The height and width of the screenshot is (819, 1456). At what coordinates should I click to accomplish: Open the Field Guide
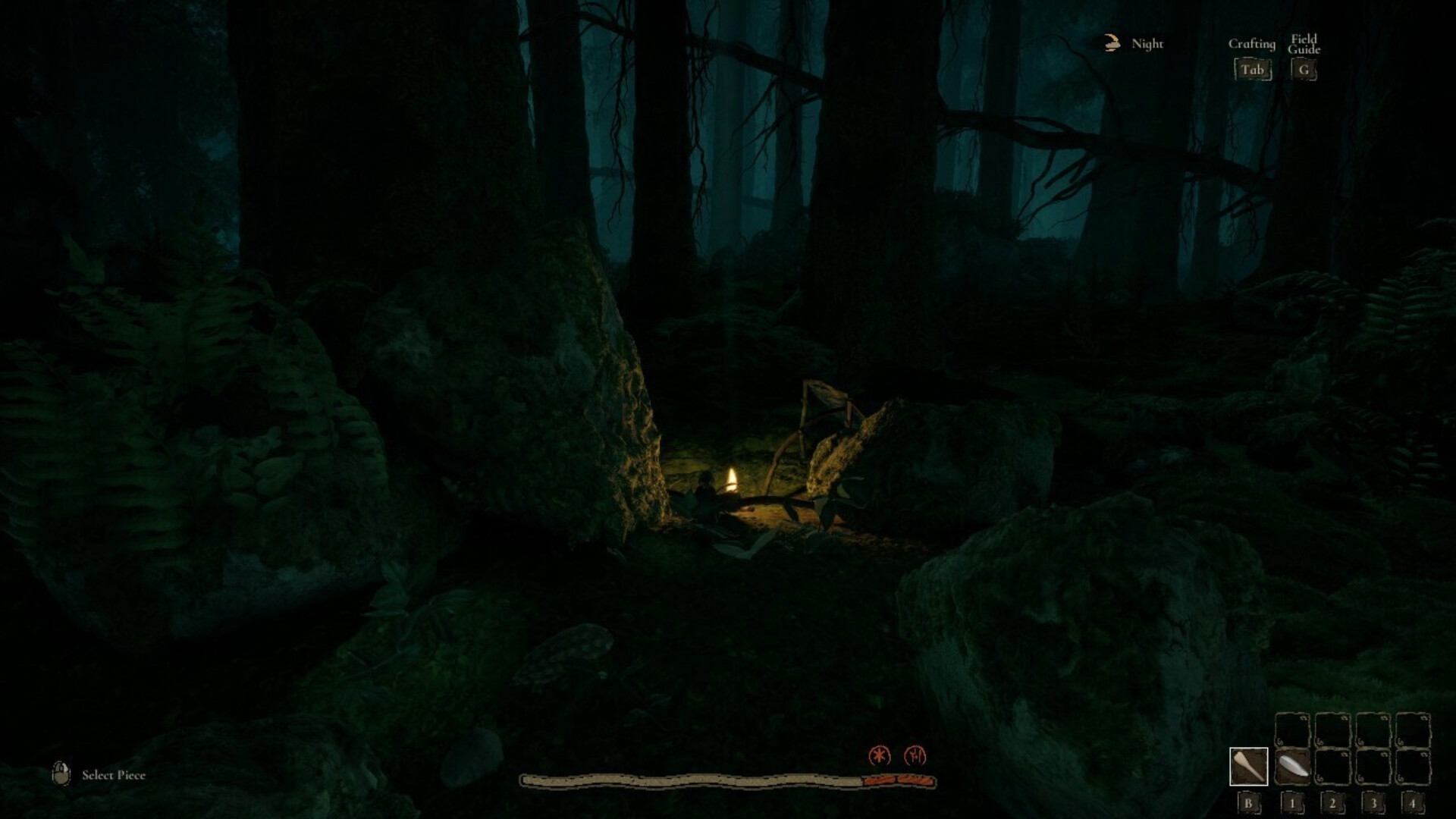pos(1304,44)
